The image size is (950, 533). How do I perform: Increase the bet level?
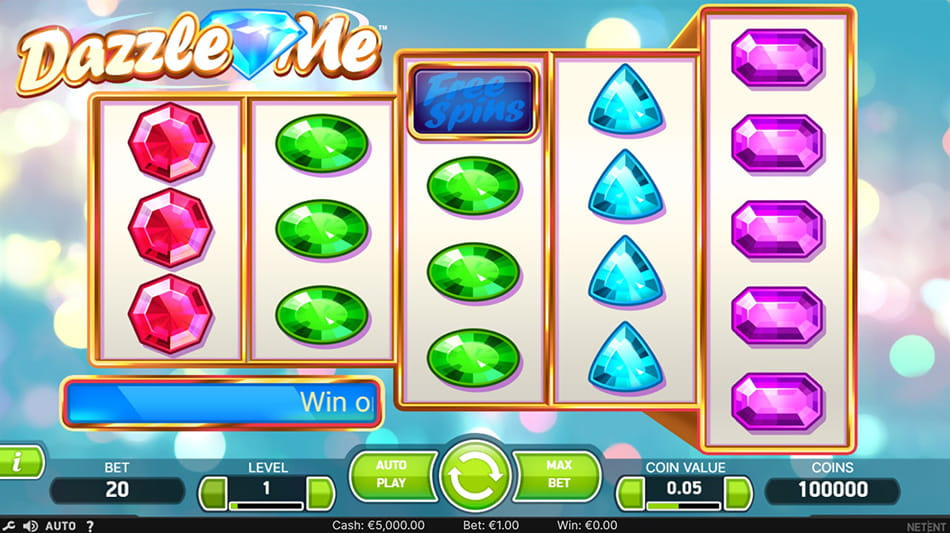coord(320,492)
